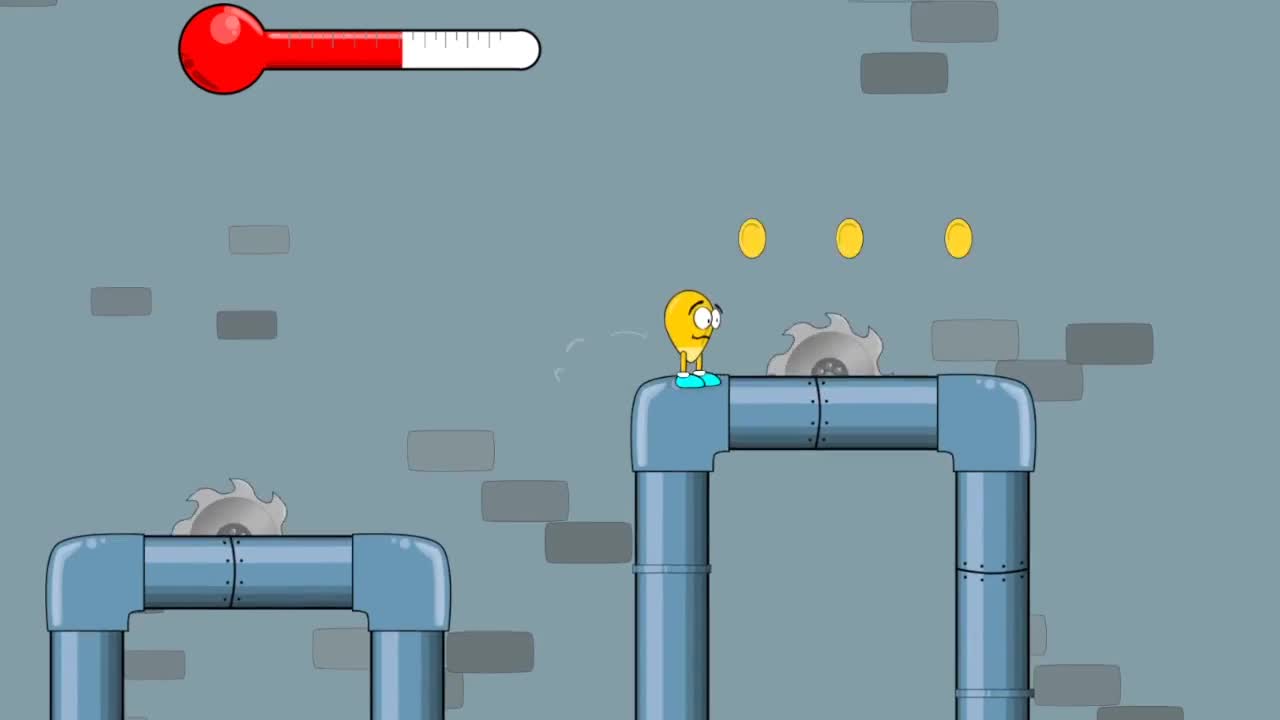
Task: Select the character's blue shoes
Action: click(x=696, y=381)
